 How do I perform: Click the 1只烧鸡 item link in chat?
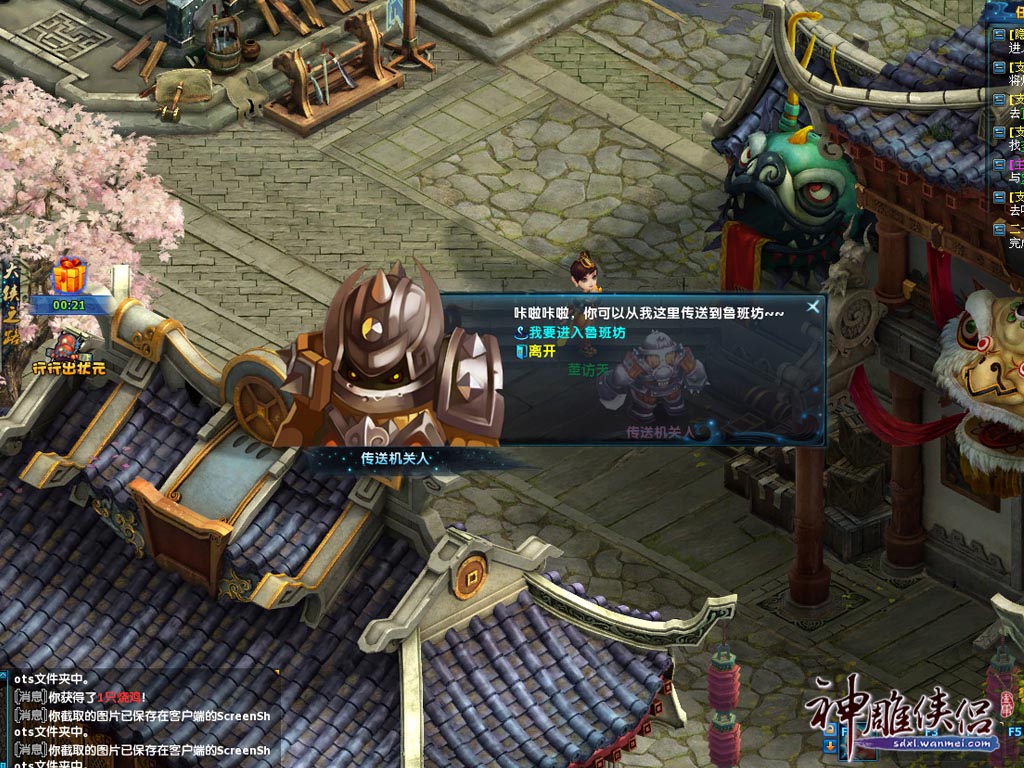point(122,697)
